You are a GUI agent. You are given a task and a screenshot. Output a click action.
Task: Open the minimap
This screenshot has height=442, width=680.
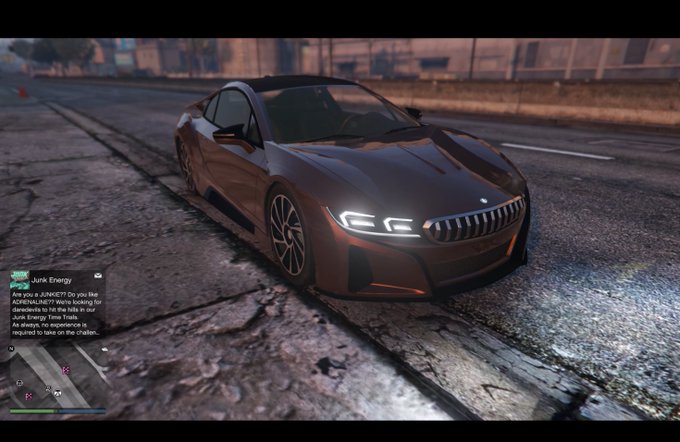tap(57, 376)
